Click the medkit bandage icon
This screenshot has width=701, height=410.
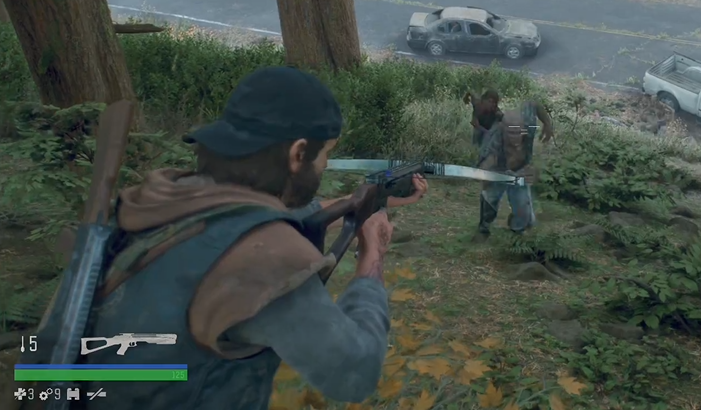coord(18,394)
